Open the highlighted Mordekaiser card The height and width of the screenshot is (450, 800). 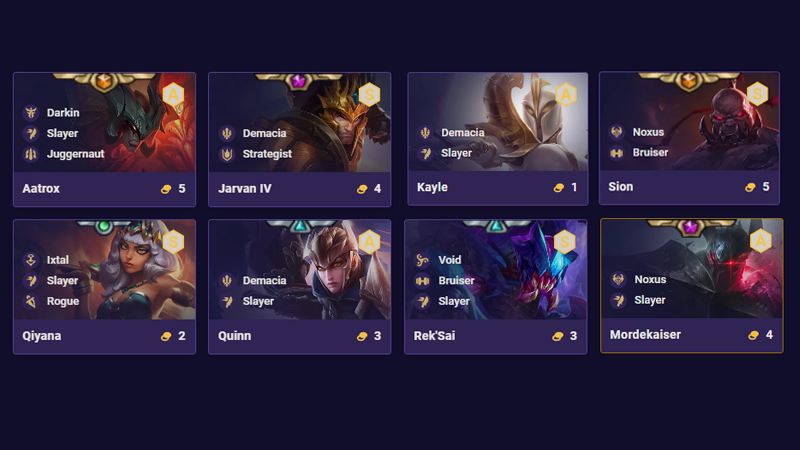691,286
